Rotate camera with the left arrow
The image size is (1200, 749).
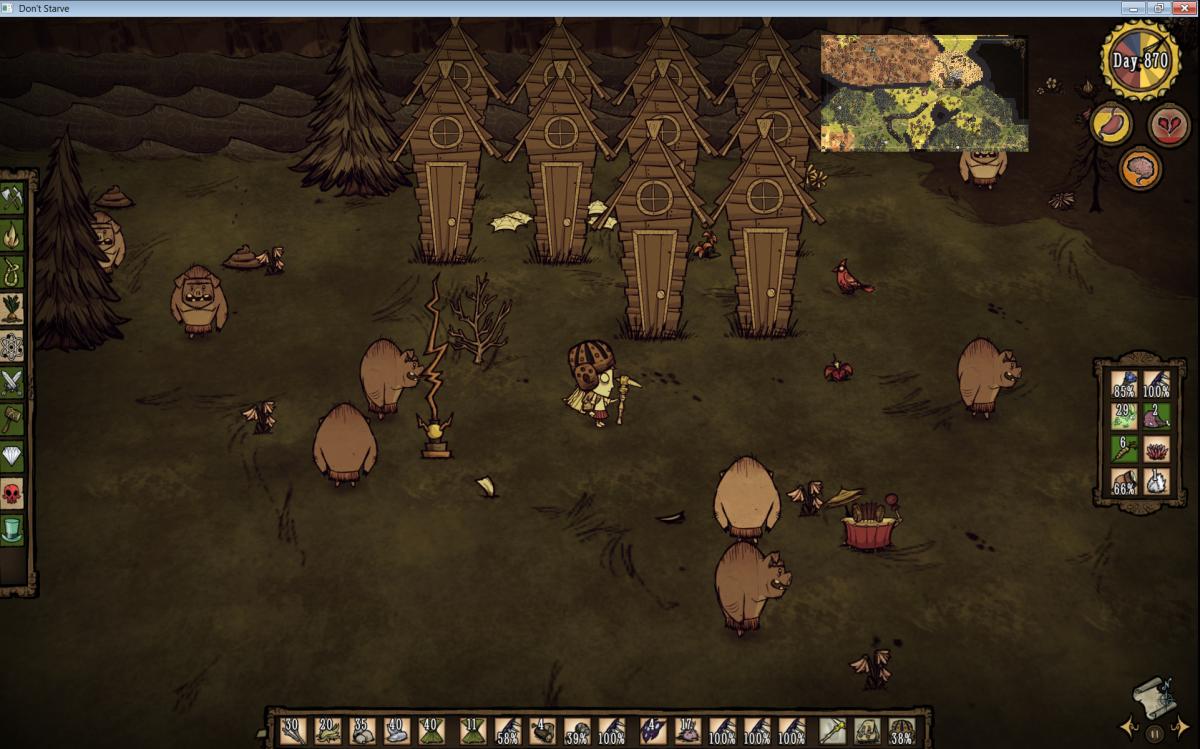coord(1130,727)
